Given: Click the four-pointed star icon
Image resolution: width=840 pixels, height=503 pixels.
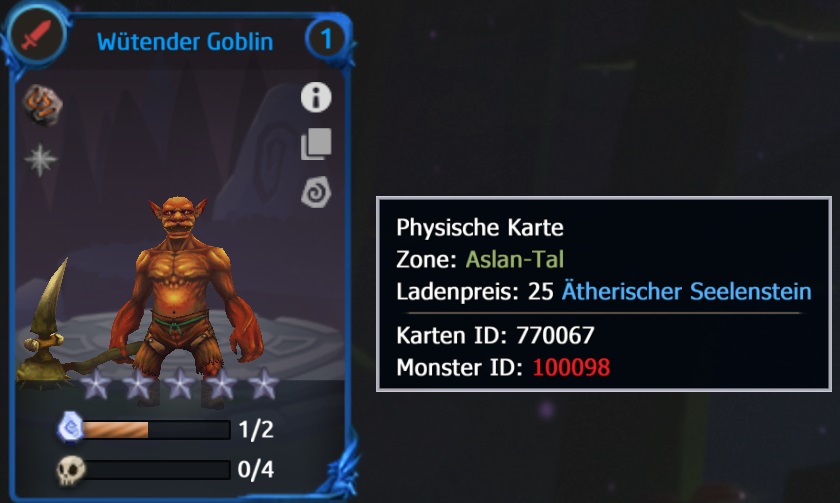Looking at the screenshot, I should tap(41, 160).
